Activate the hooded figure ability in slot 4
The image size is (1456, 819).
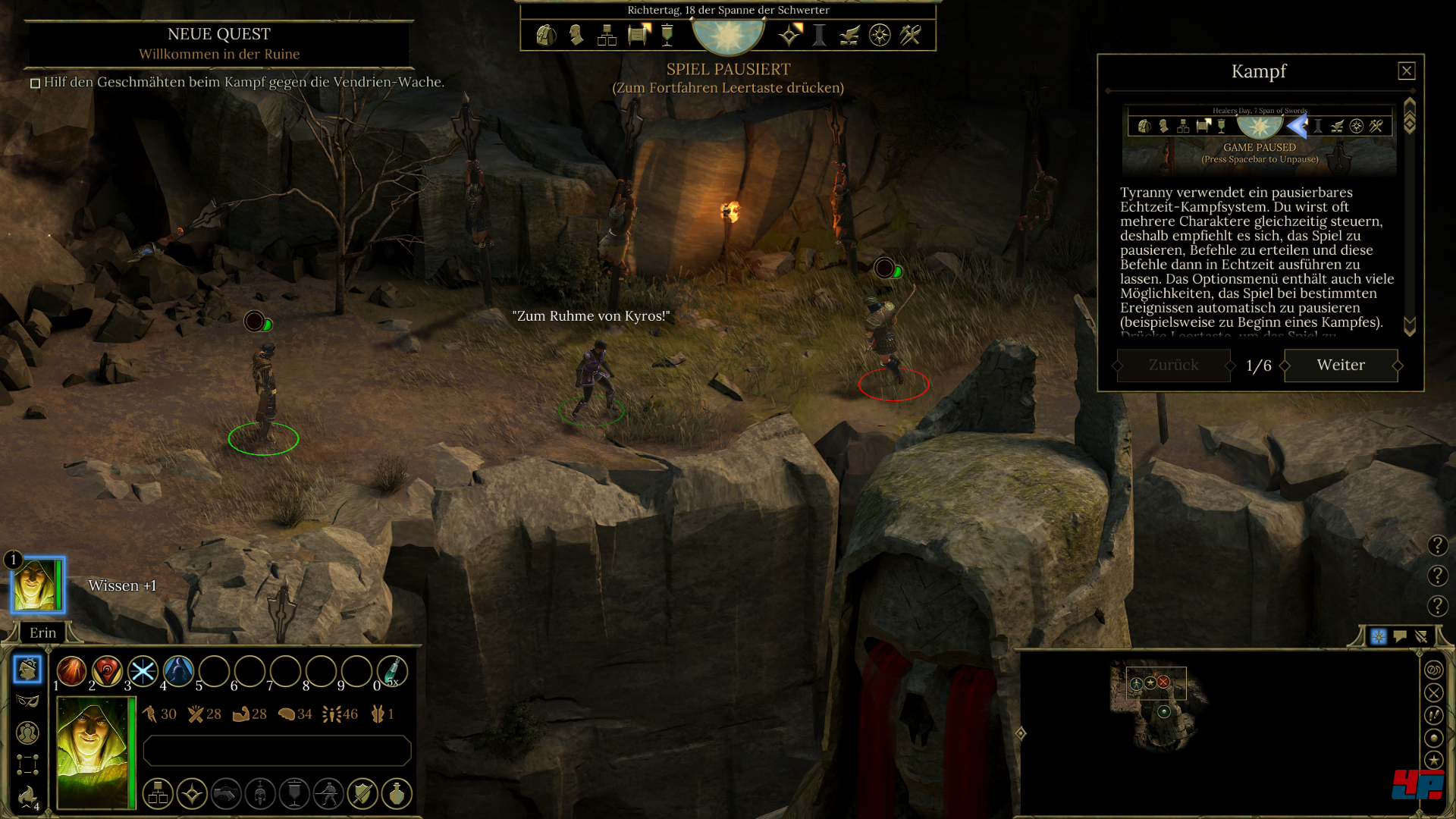point(178,671)
